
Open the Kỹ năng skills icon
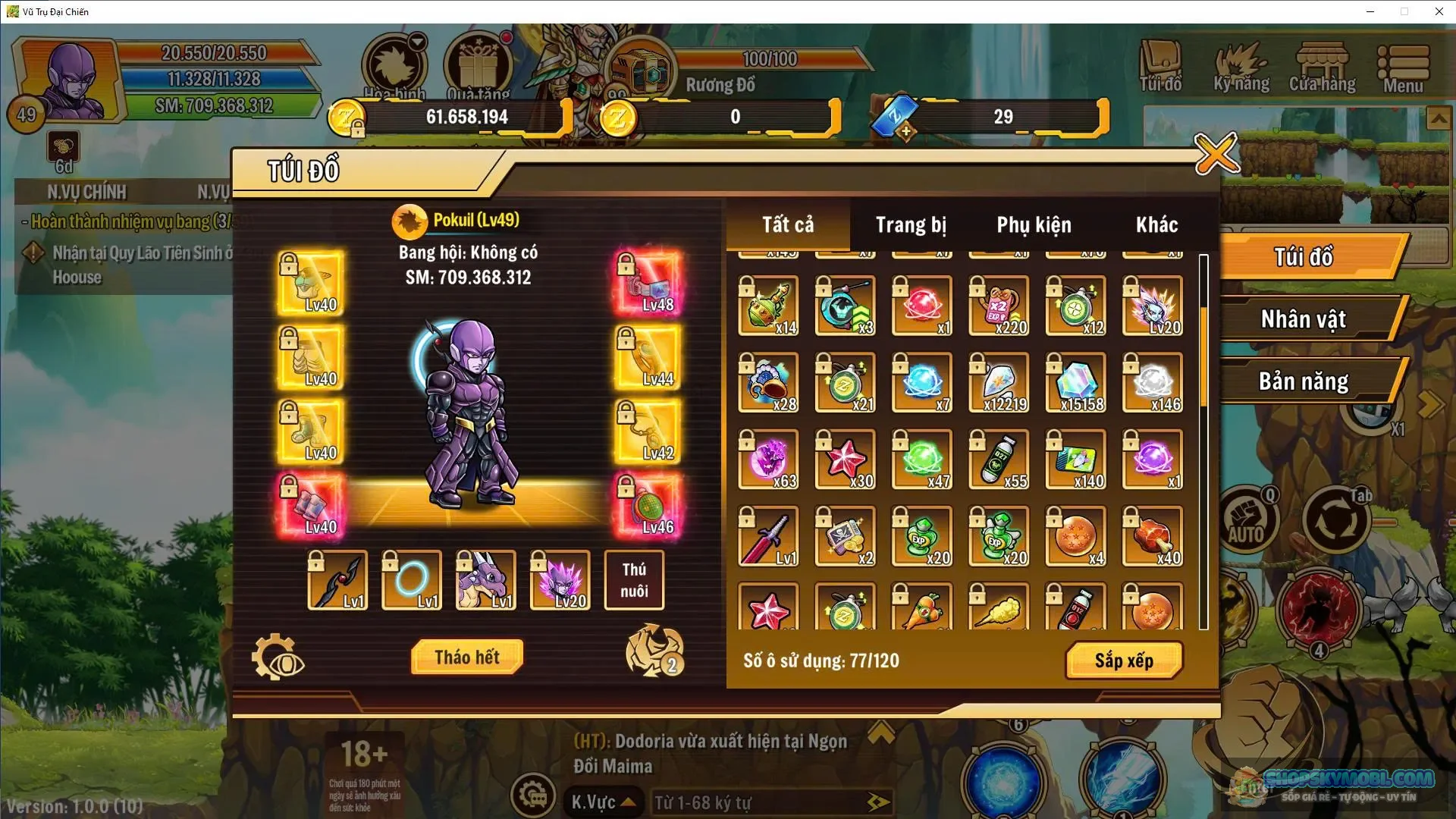click(x=1241, y=64)
